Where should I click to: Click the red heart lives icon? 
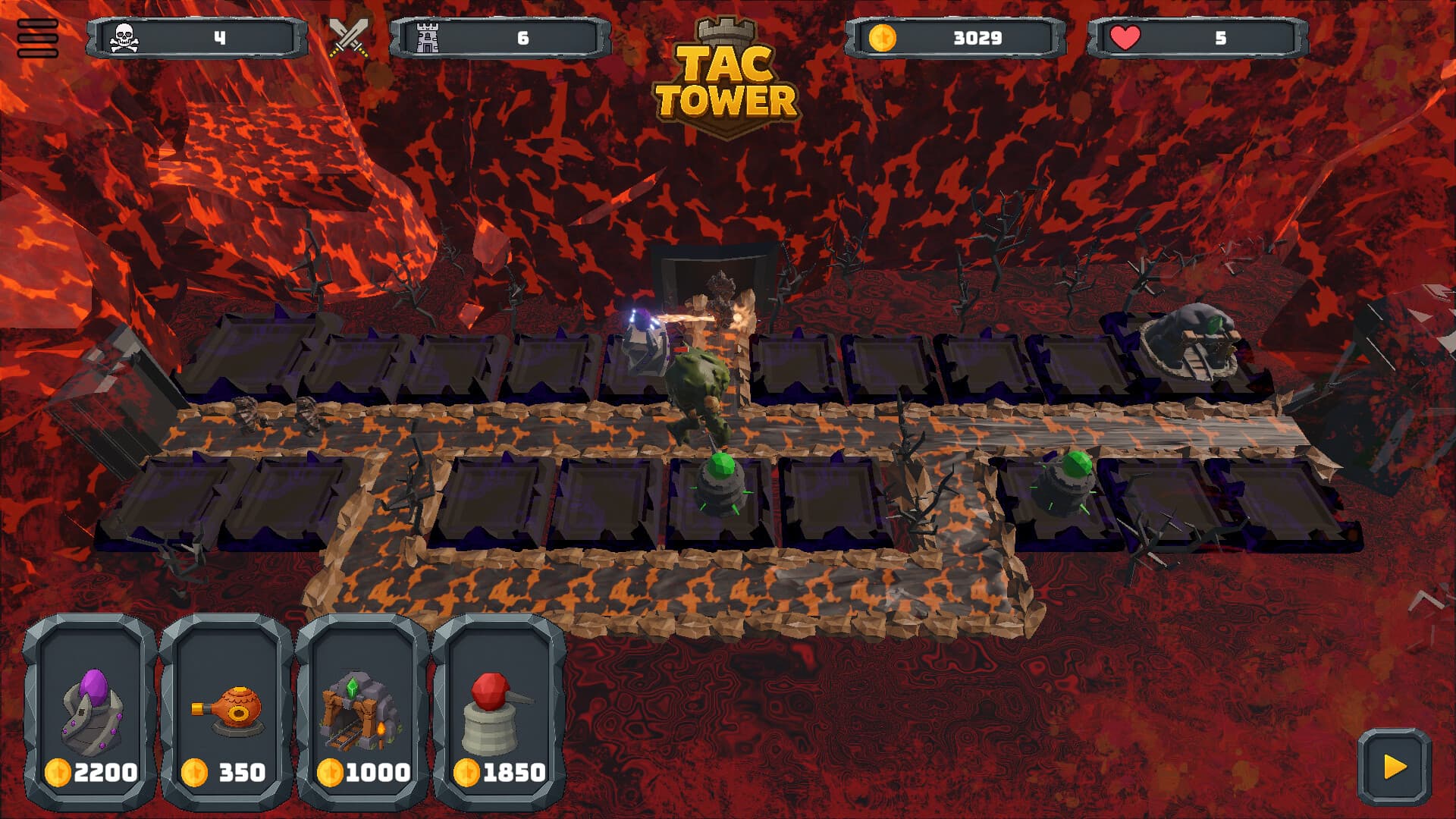[1127, 36]
